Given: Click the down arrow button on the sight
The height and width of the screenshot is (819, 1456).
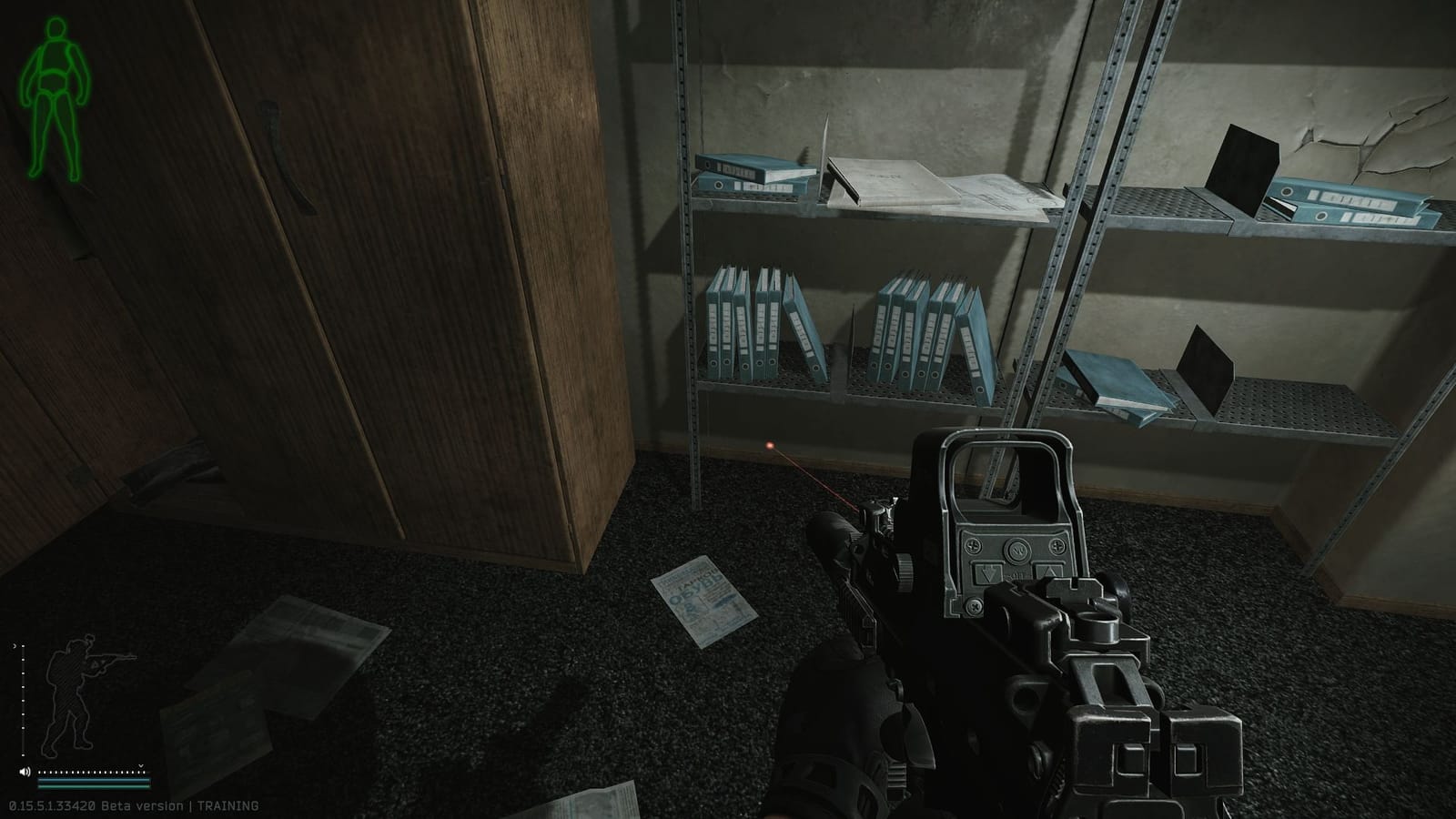Looking at the screenshot, I should click(988, 573).
